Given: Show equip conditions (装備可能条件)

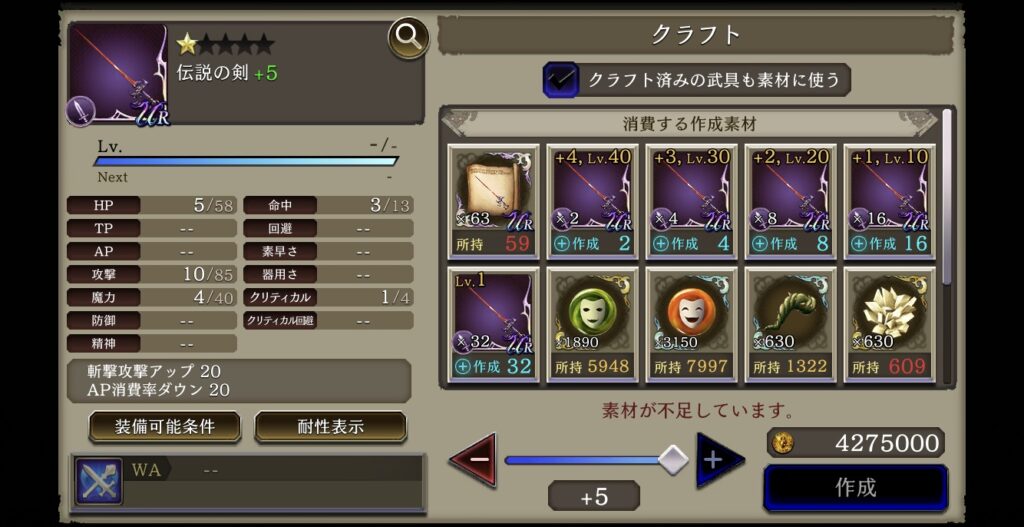Looking at the screenshot, I should point(165,427).
